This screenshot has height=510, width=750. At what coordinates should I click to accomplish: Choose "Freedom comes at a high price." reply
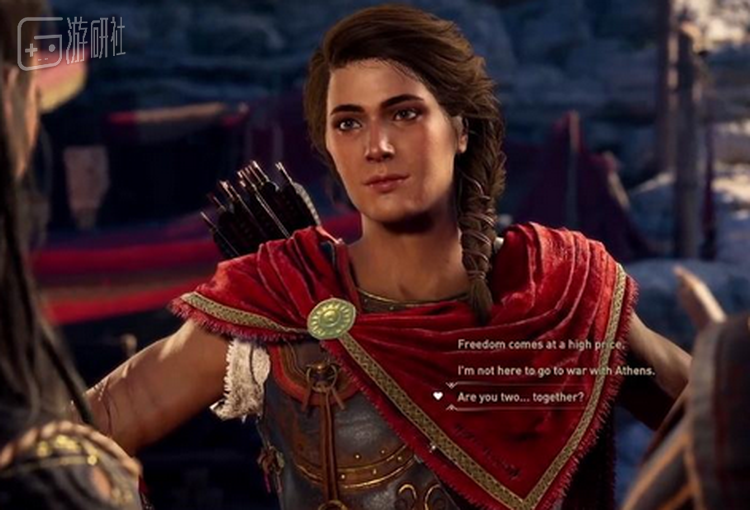(x=541, y=344)
